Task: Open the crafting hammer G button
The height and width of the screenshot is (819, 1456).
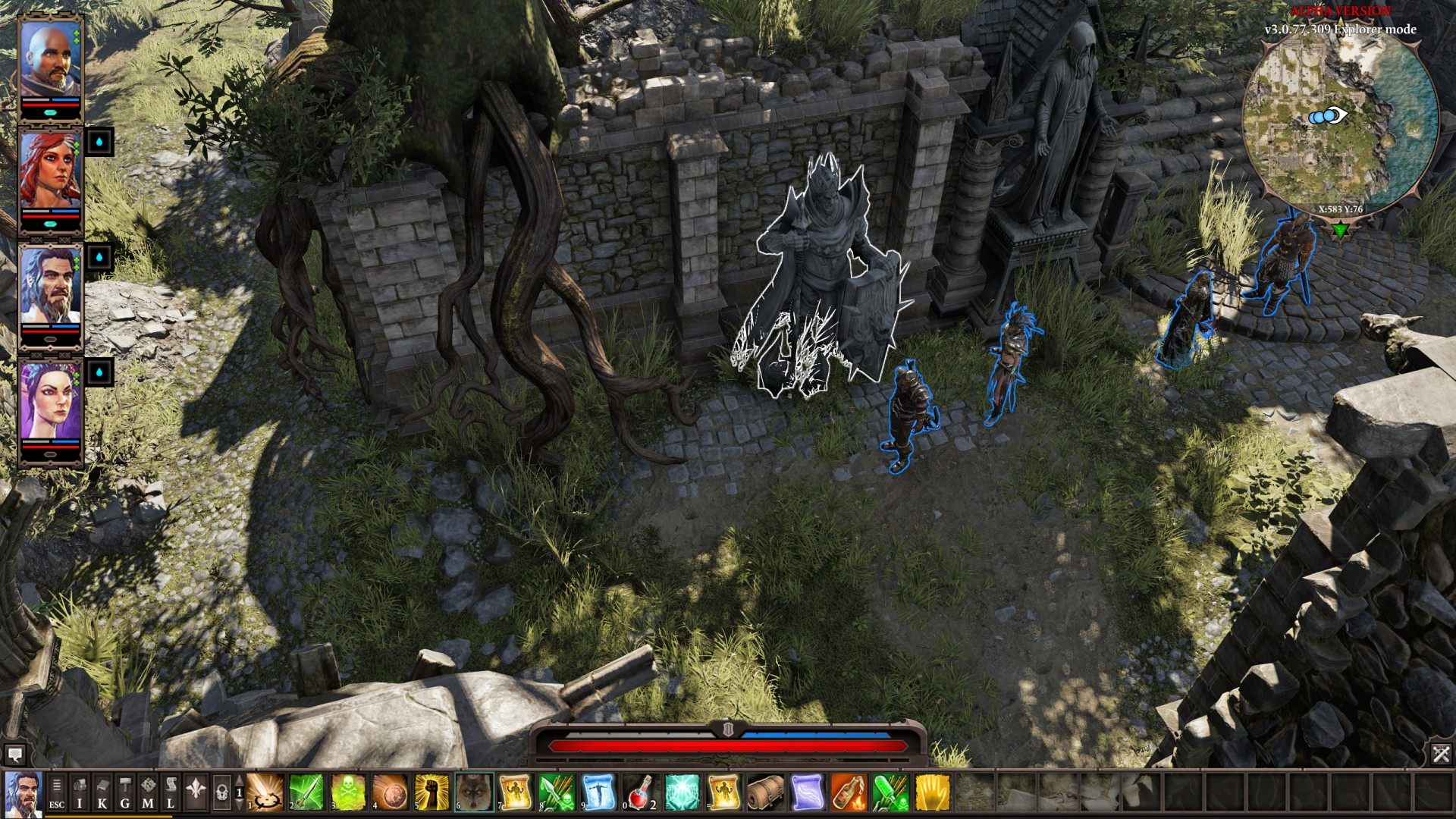Action: (x=125, y=792)
